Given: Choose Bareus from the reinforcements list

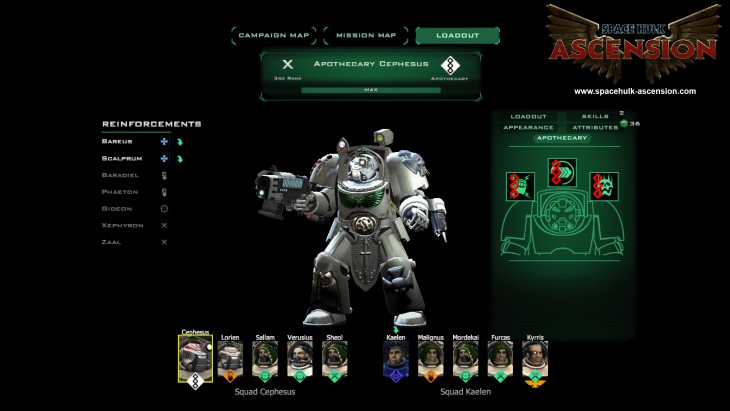Looking at the screenshot, I should (x=117, y=142).
